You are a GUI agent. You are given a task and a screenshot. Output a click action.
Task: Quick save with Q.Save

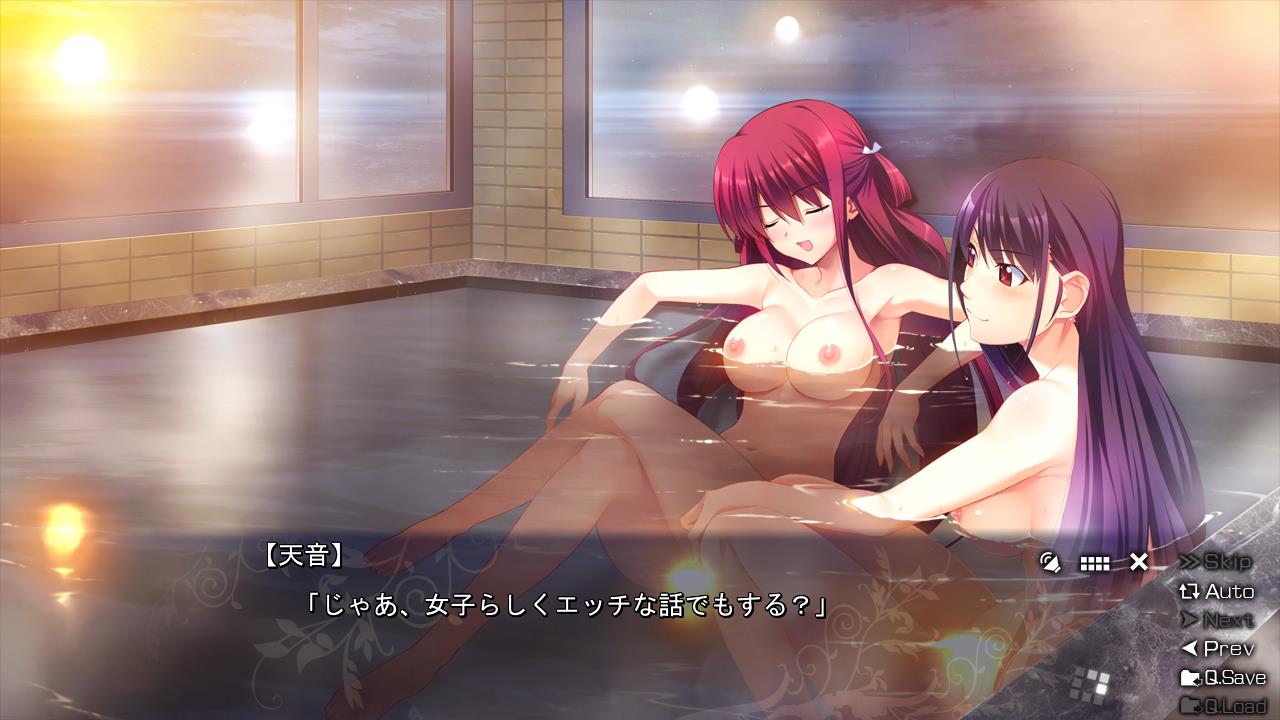[1223, 678]
